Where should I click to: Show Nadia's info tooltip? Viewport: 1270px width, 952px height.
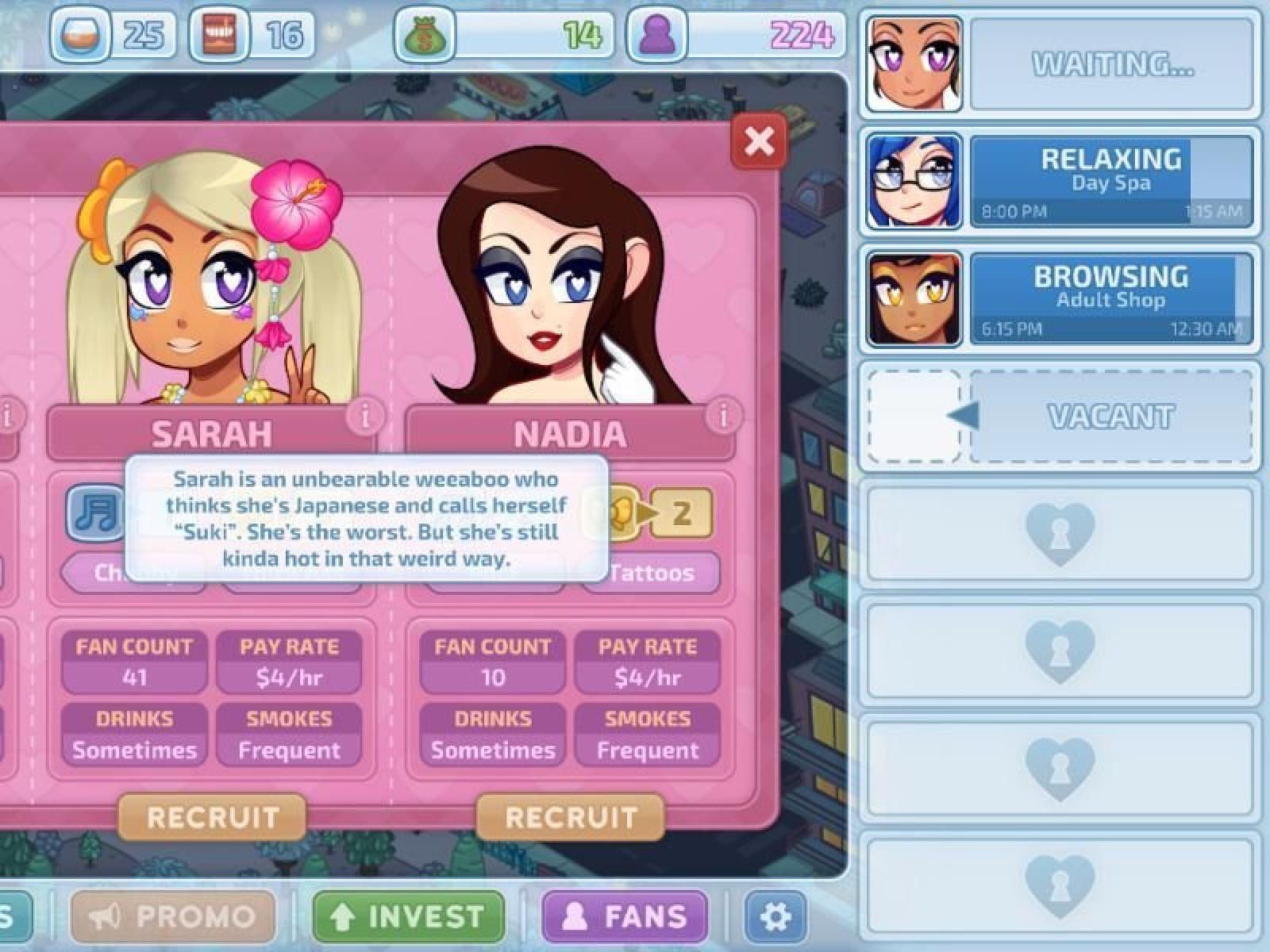723,416
